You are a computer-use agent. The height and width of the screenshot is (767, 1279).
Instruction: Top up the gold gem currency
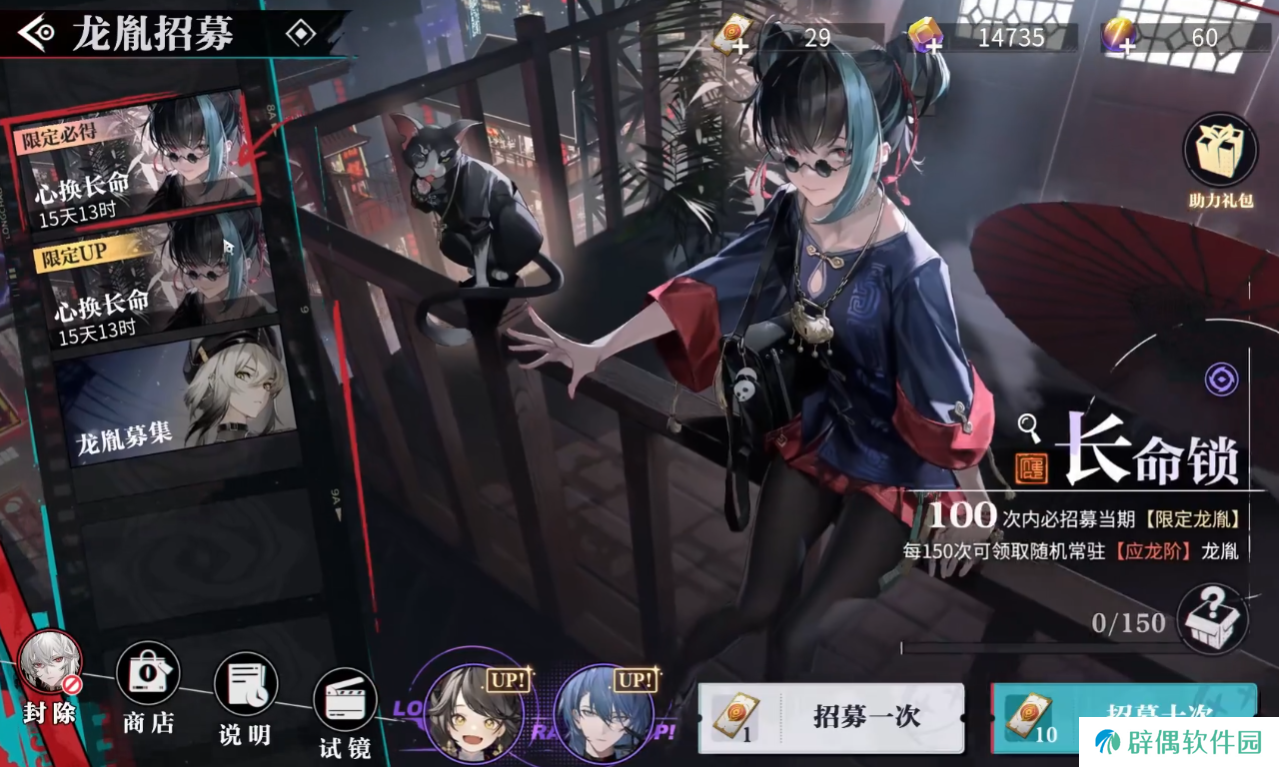coord(926,38)
